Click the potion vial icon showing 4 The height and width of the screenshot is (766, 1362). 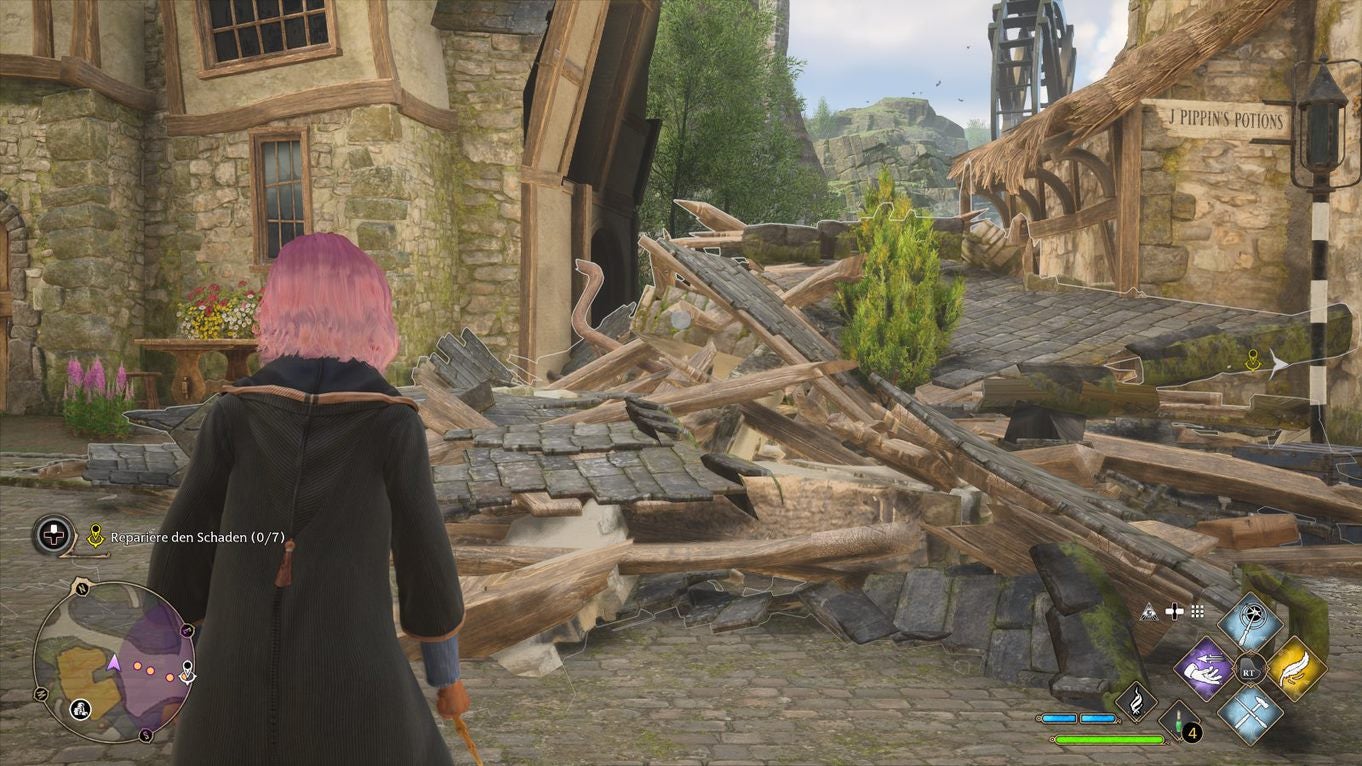tap(1179, 722)
